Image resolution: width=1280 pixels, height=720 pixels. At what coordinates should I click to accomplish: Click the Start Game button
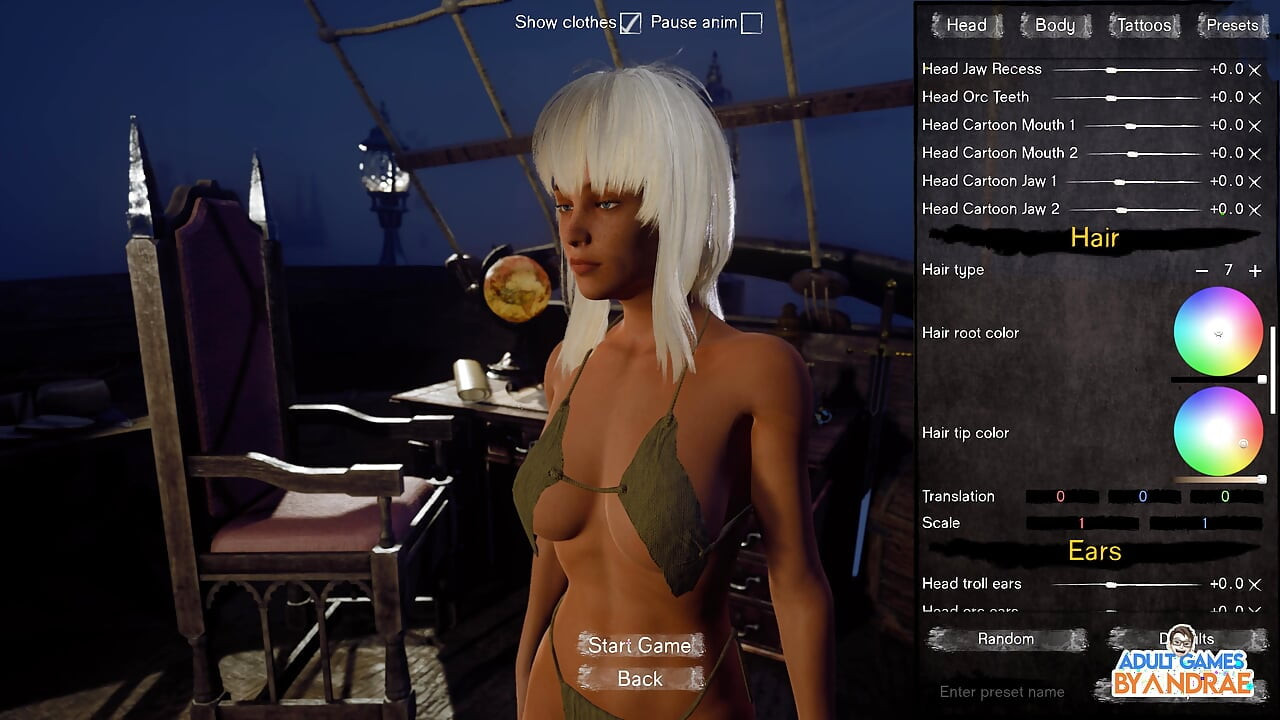pyautogui.click(x=640, y=645)
